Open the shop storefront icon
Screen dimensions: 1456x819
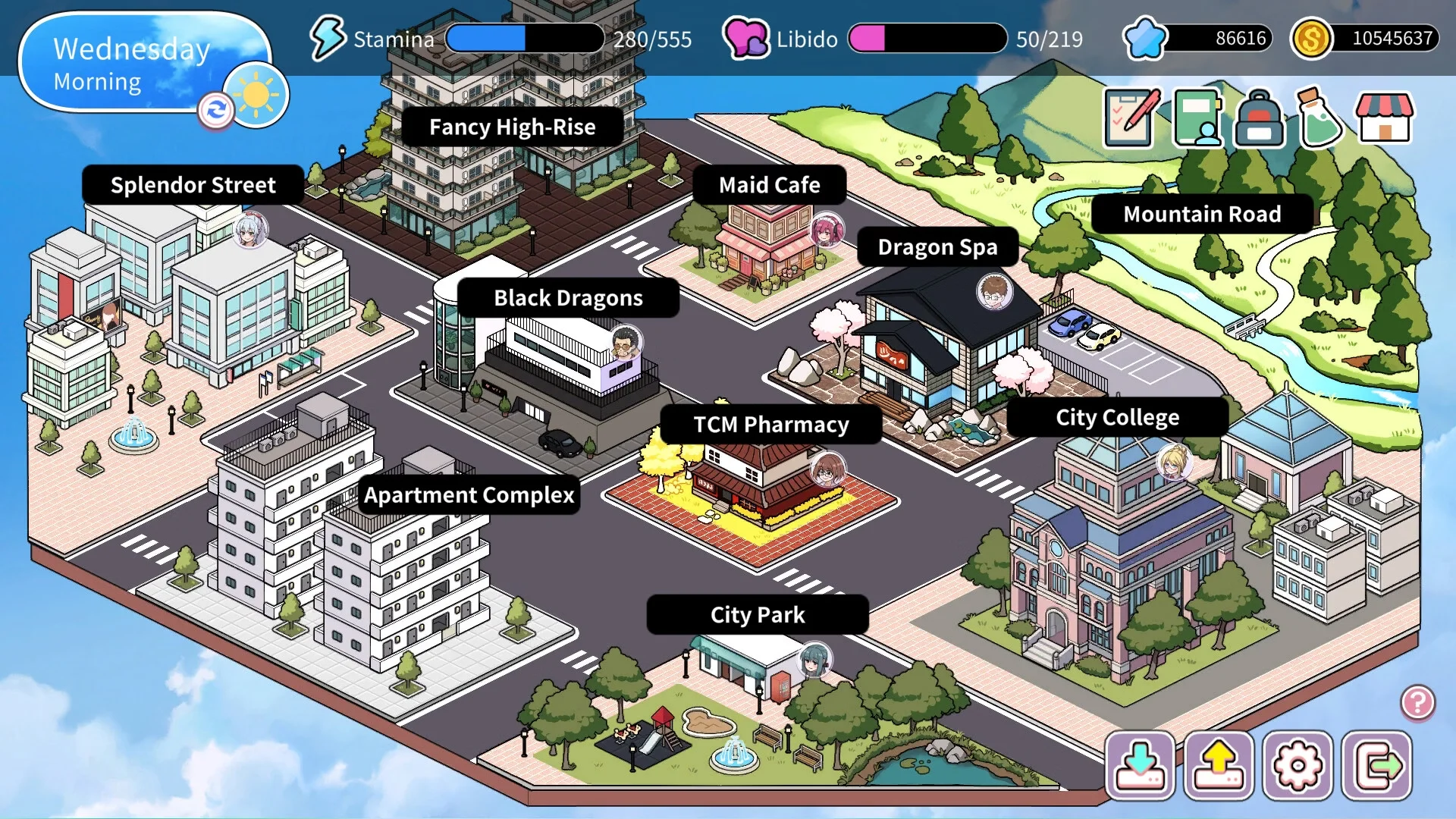[1384, 118]
